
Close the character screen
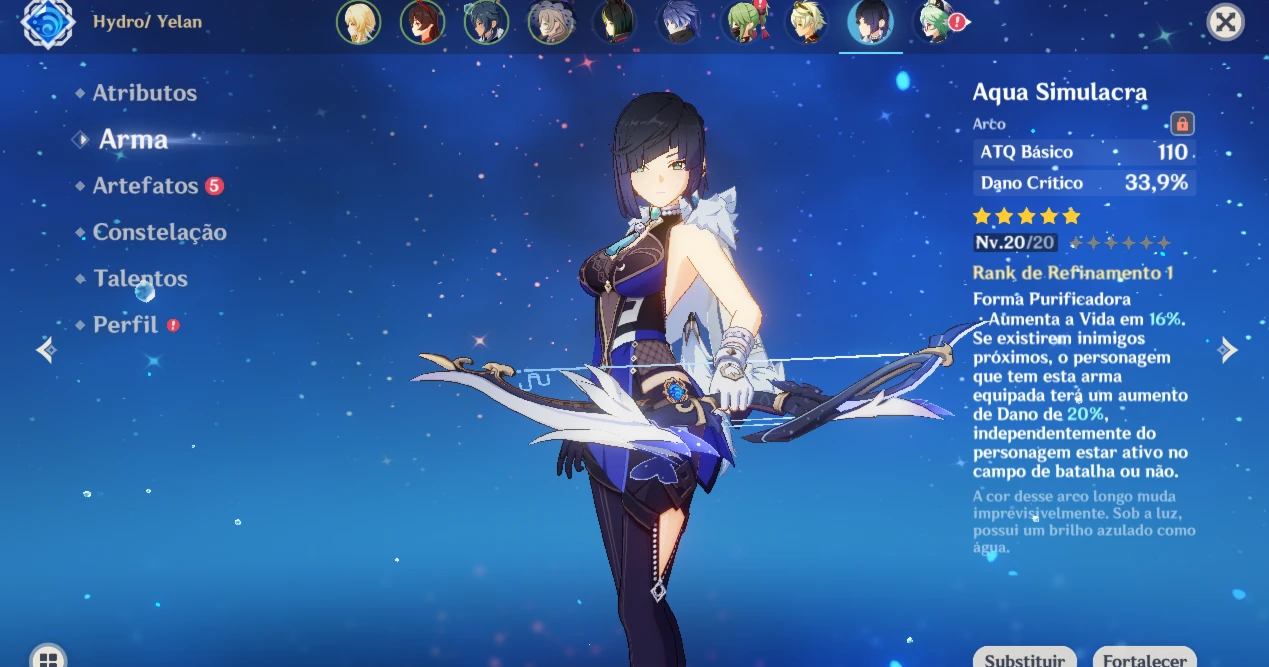[1225, 22]
